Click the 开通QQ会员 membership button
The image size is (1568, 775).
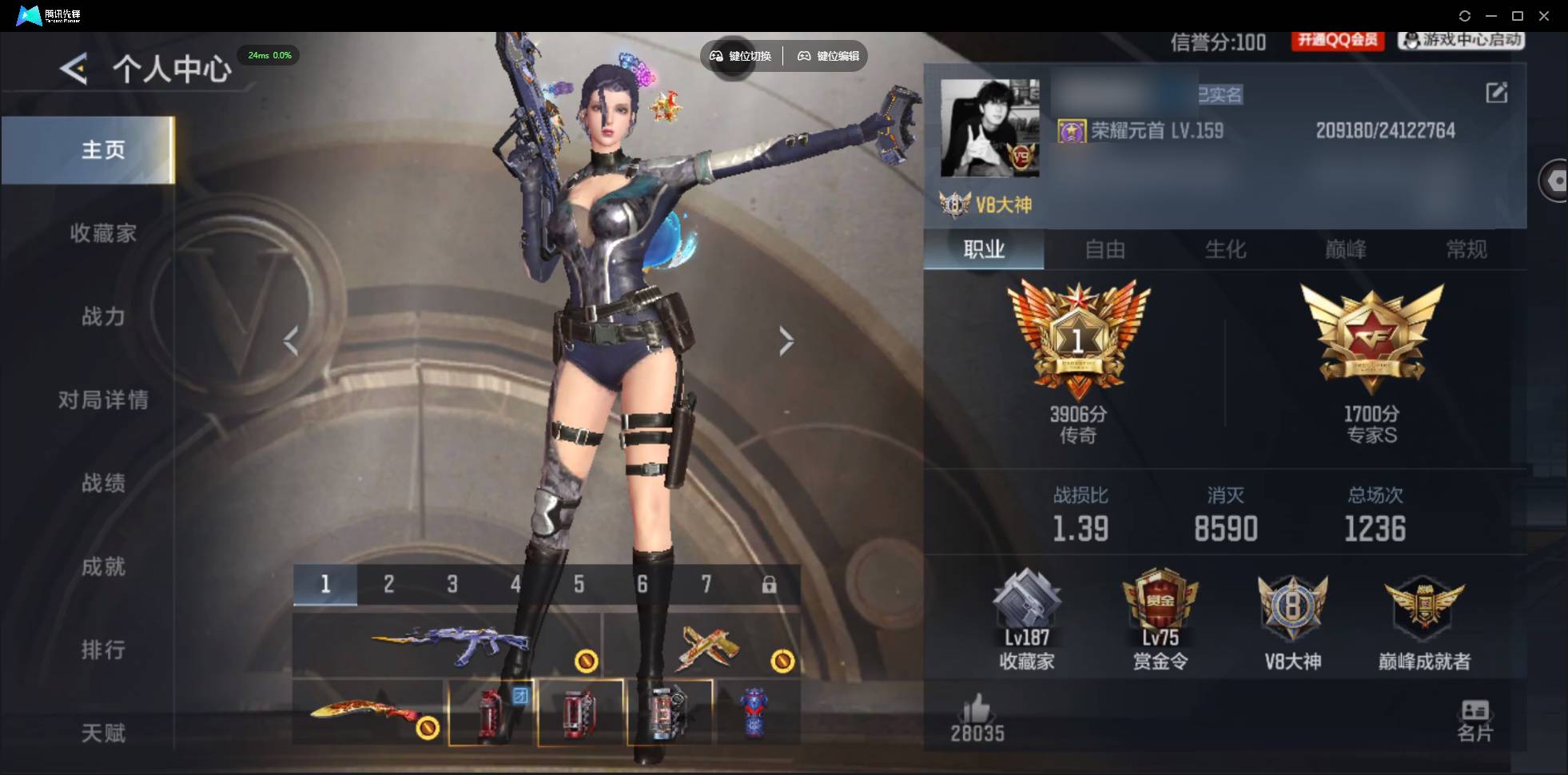pos(1338,42)
